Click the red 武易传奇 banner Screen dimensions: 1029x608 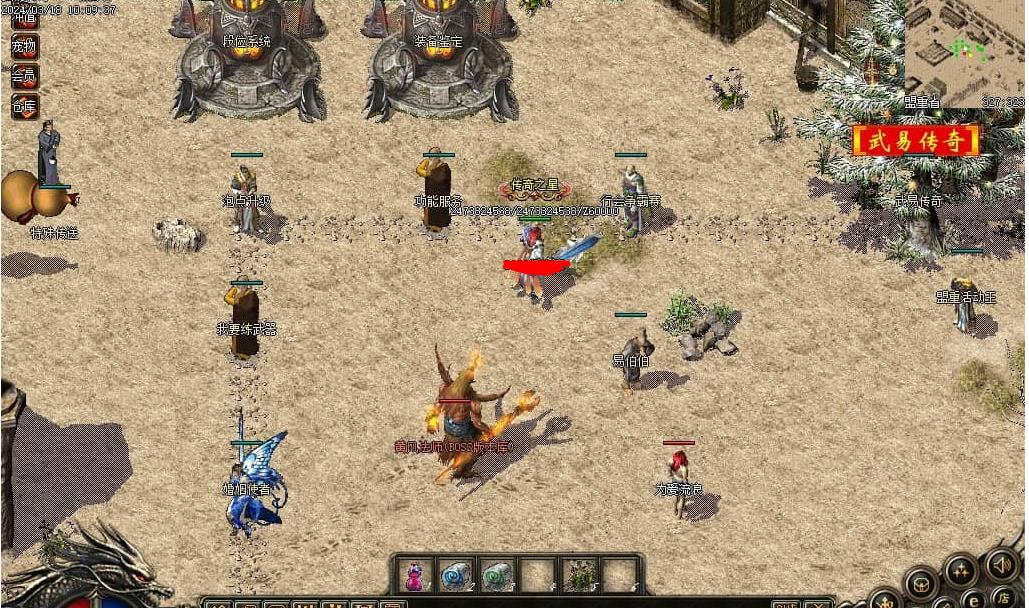pyautogui.click(x=916, y=141)
